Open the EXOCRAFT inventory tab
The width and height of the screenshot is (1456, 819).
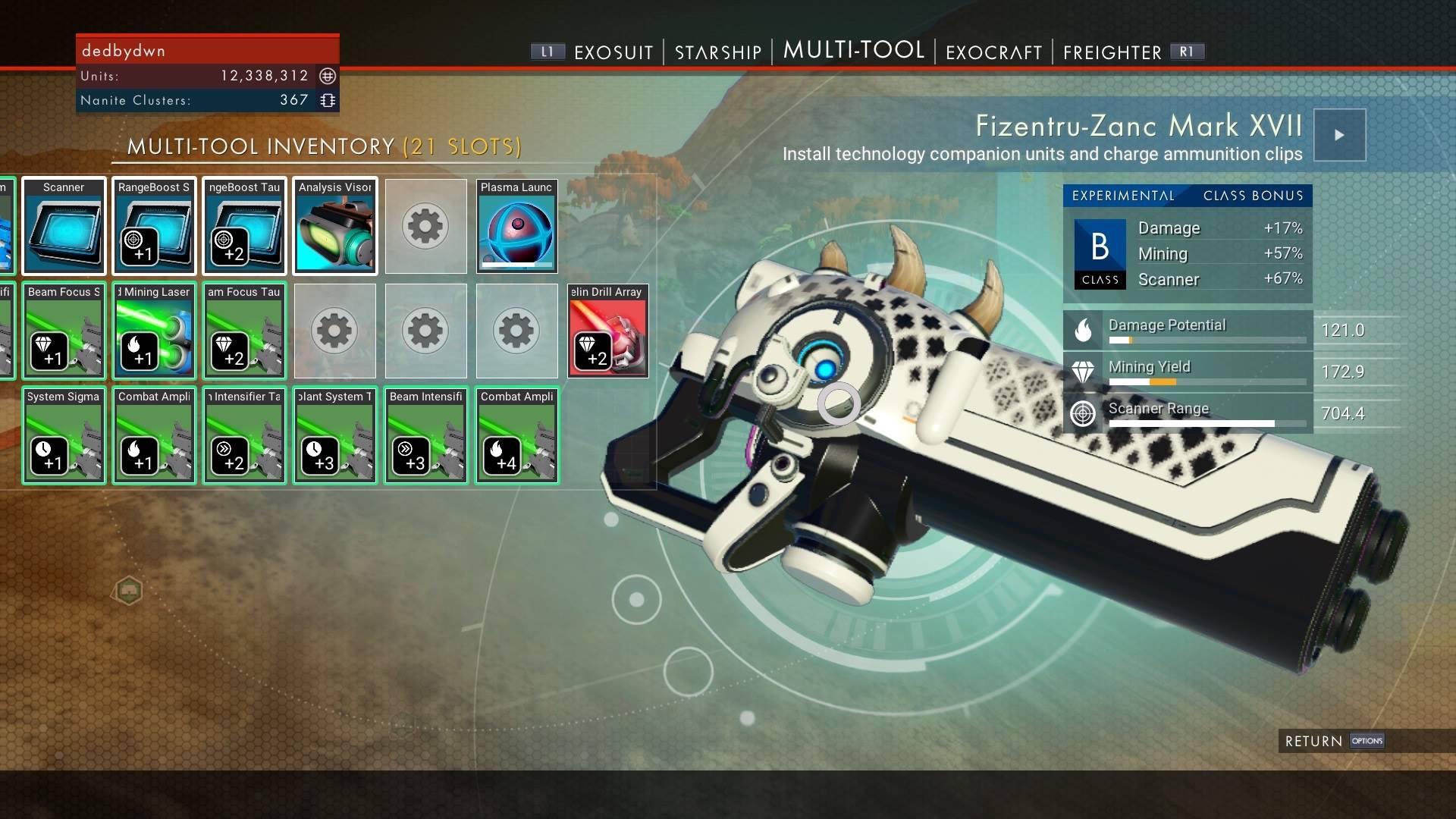993,52
